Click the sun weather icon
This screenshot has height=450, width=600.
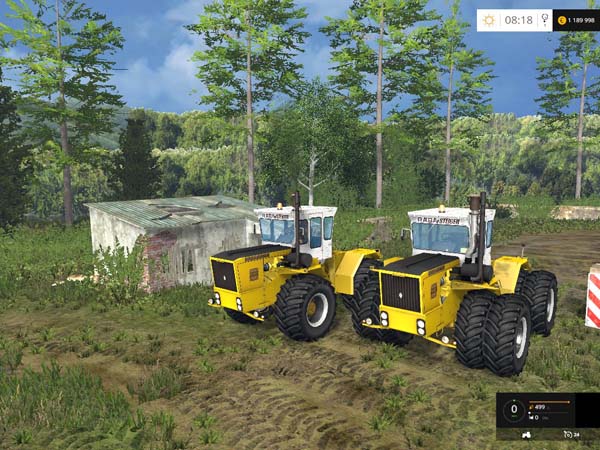click(489, 20)
